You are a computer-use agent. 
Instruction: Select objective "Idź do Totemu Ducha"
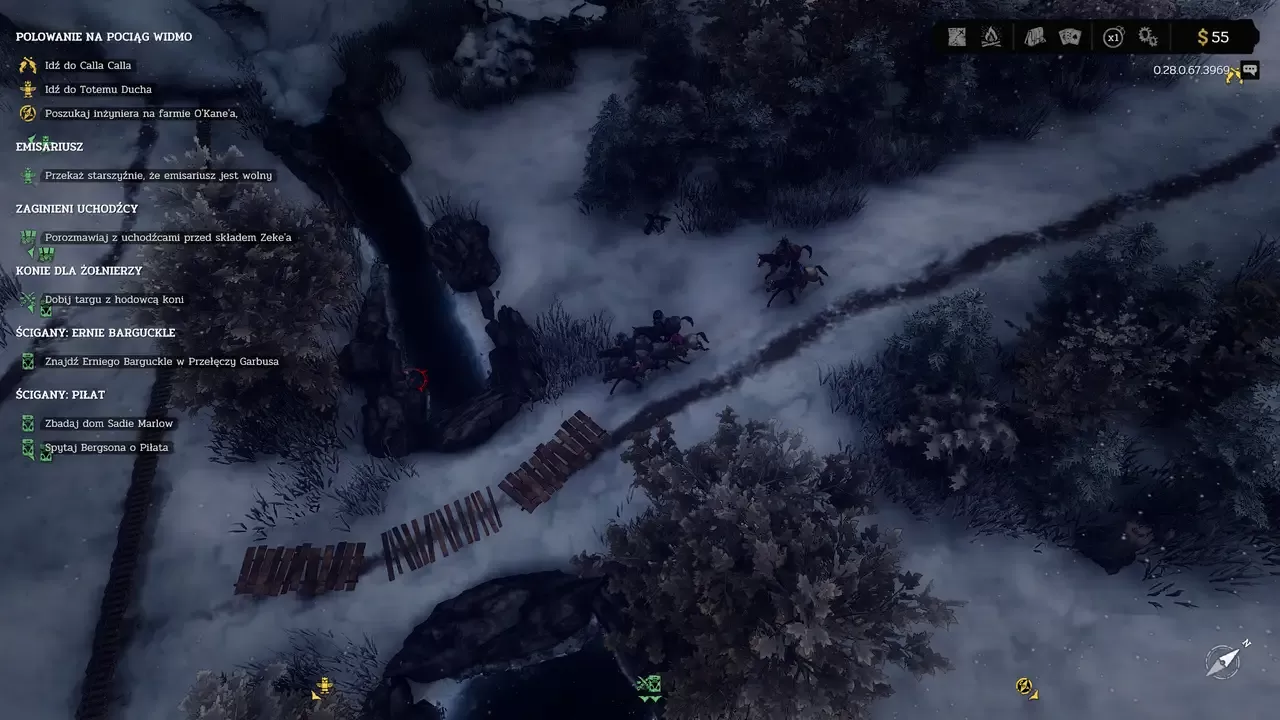coord(98,90)
